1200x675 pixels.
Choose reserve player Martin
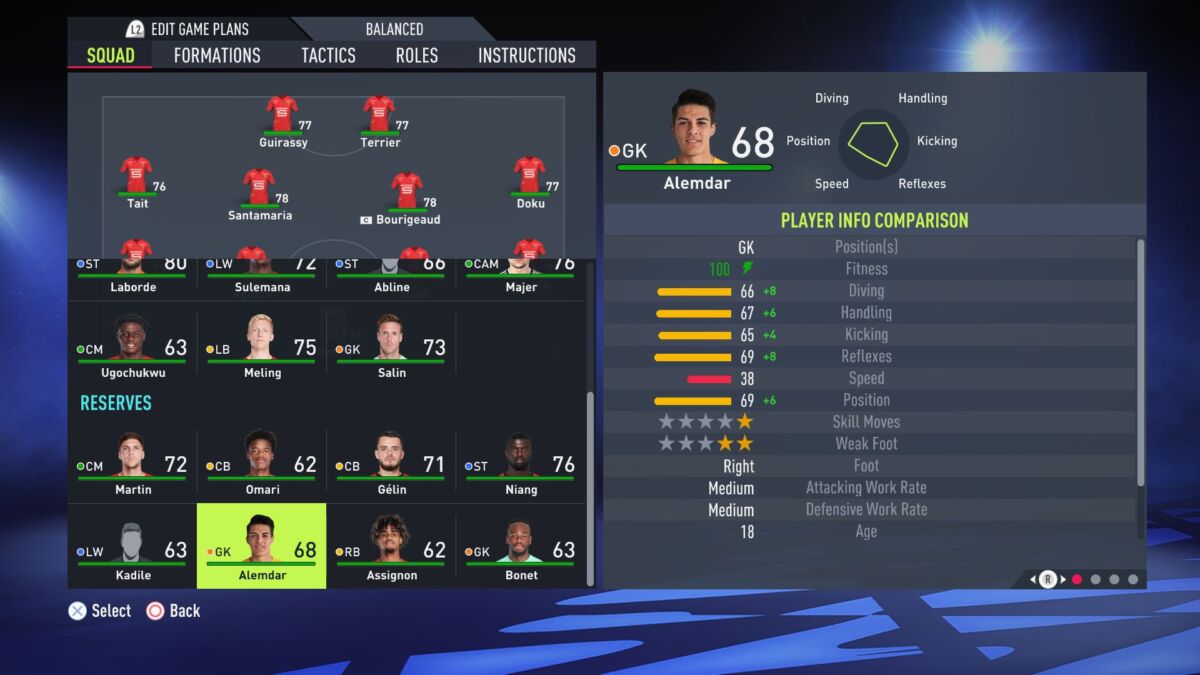132,462
